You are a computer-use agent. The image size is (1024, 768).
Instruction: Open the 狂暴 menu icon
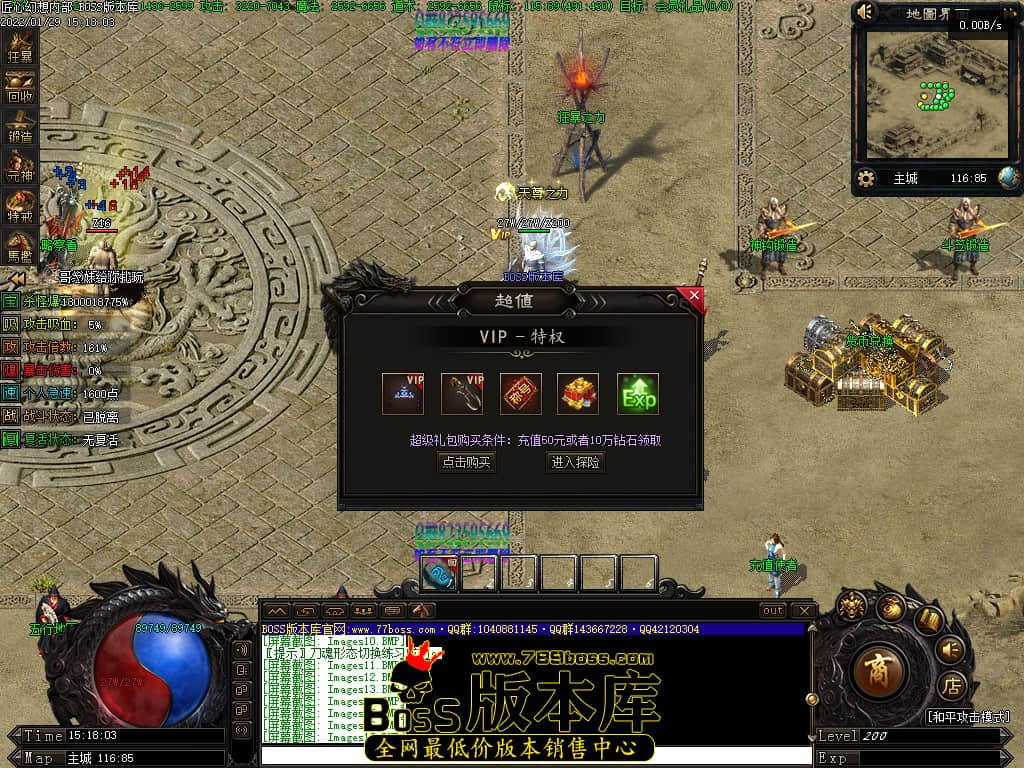click(x=20, y=48)
